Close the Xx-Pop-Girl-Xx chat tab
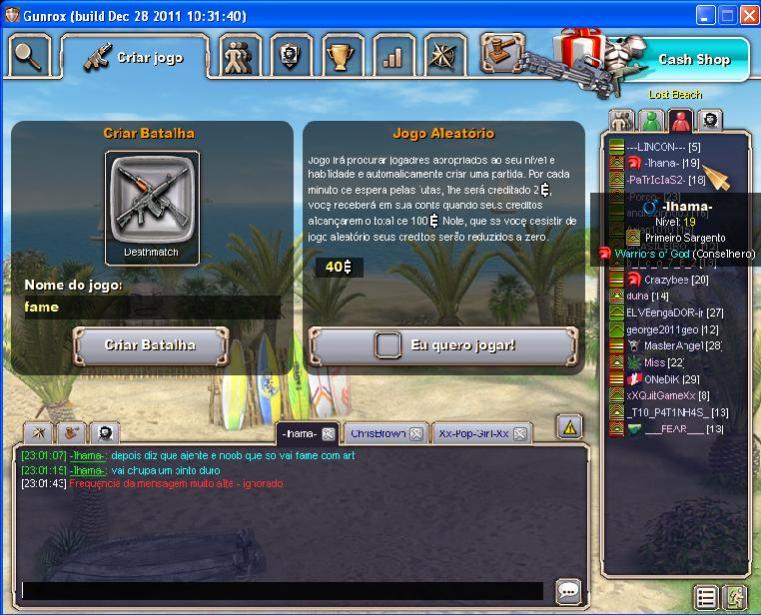Viewport: 761px width, 615px height. point(520,434)
